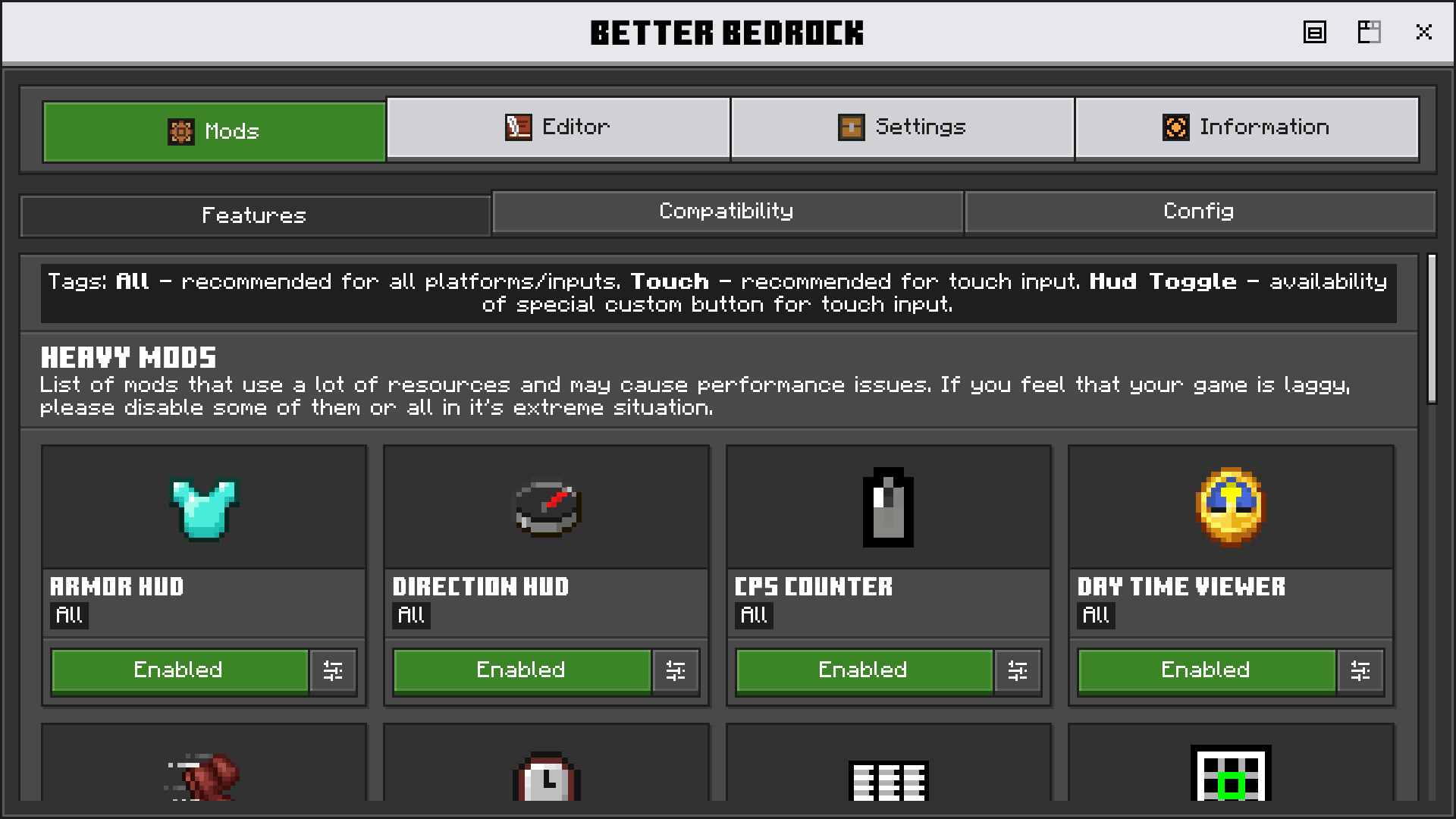Disable the Day Time Viewer mod
The height and width of the screenshot is (819, 1456).
pyautogui.click(x=1206, y=670)
